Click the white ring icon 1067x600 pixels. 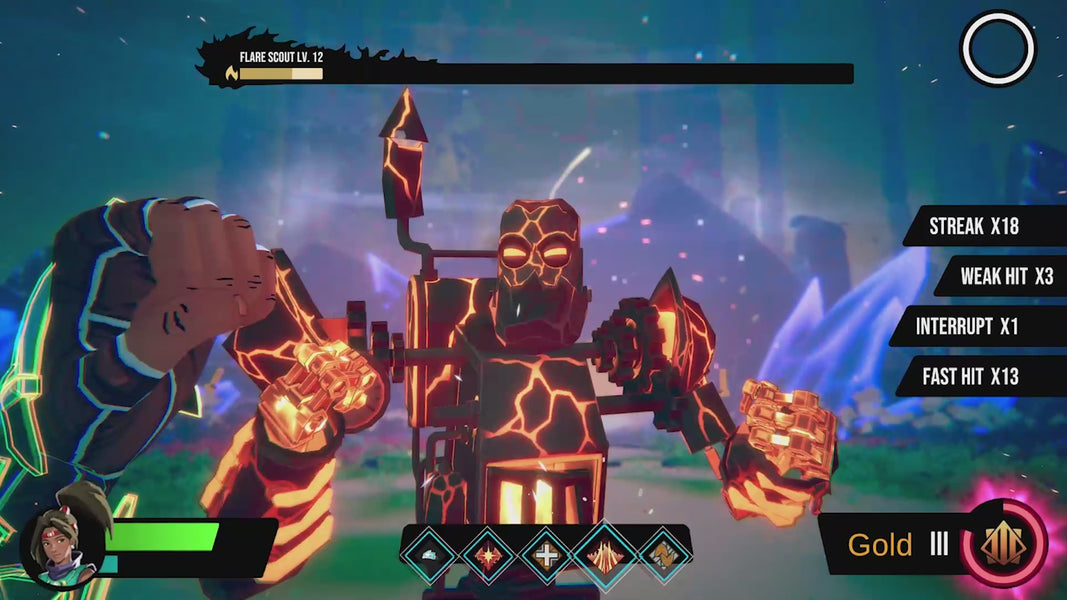(997, 48)
